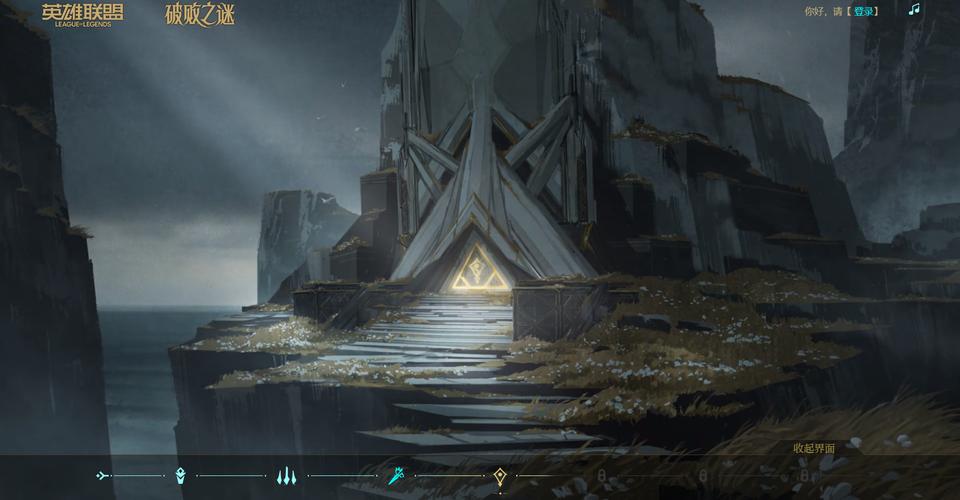Toggle the music note sound icon
The height and width of the screenshot is (500, 960).
914,10
